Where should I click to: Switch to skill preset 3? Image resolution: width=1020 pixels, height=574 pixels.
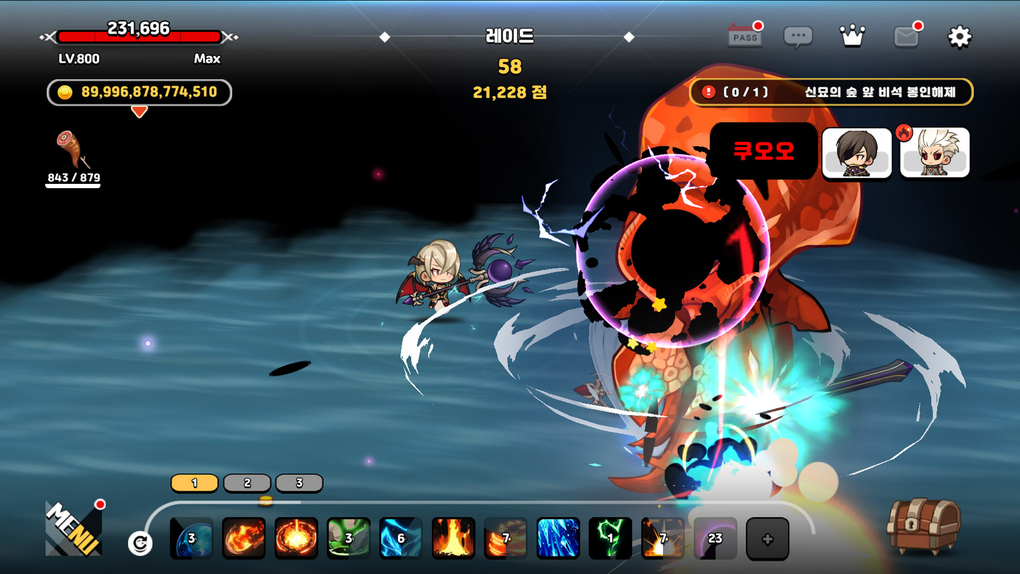pyautogui.click(x=299, y=483)
